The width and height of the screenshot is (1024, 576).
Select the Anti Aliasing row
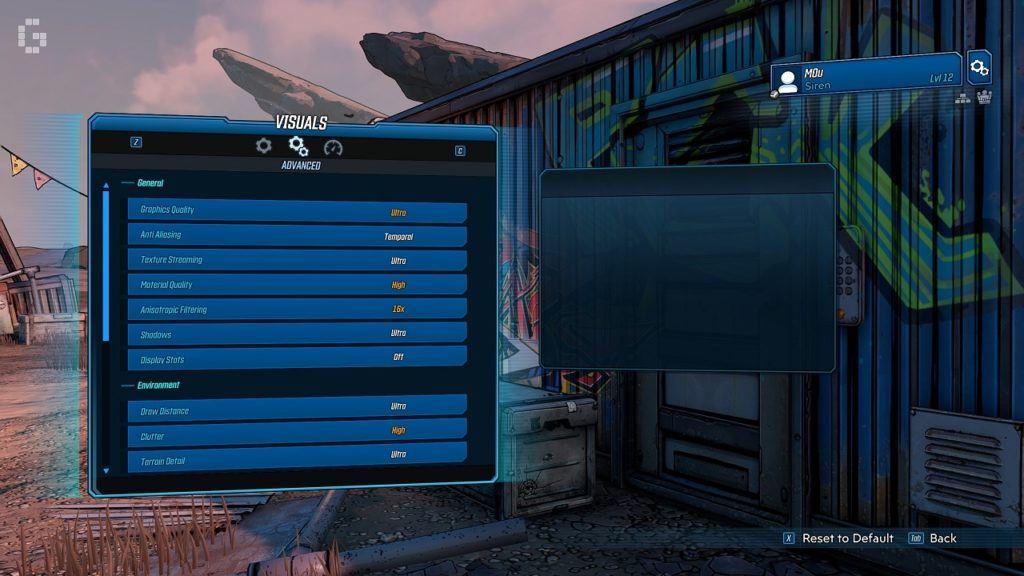pyautogui.click(x=297, y=236)
